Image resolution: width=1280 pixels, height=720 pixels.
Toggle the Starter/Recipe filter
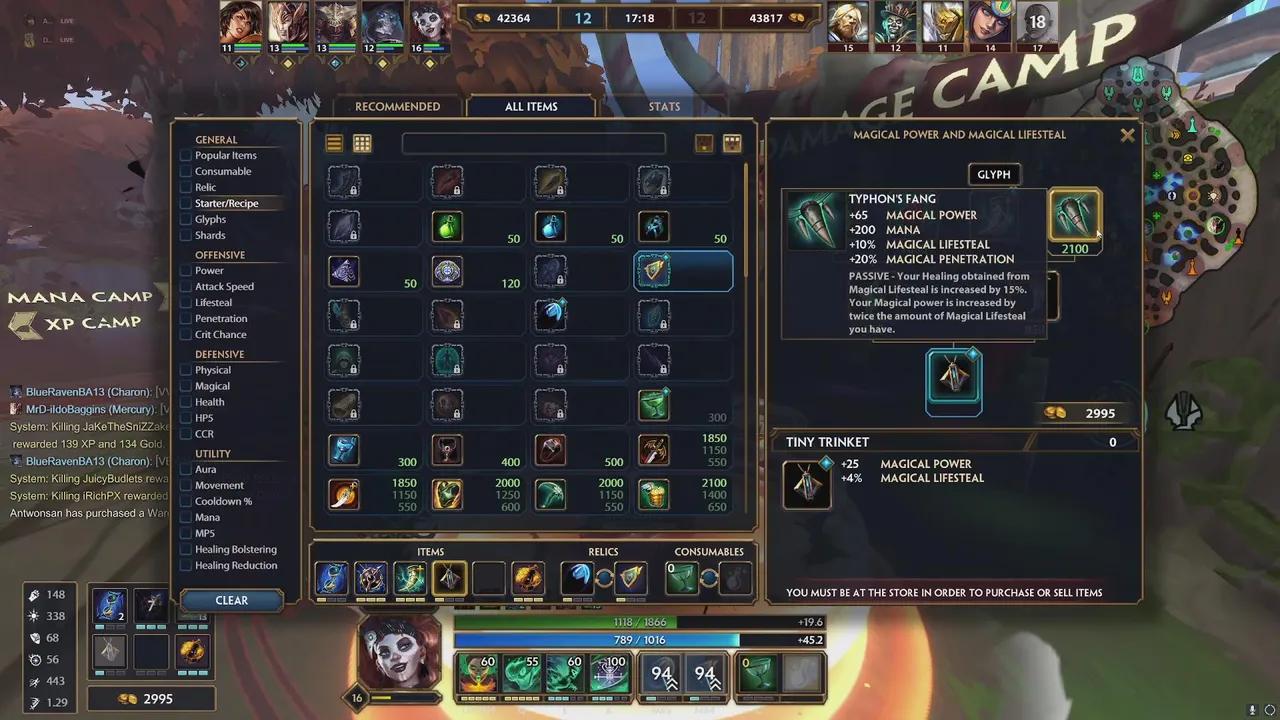186,204
